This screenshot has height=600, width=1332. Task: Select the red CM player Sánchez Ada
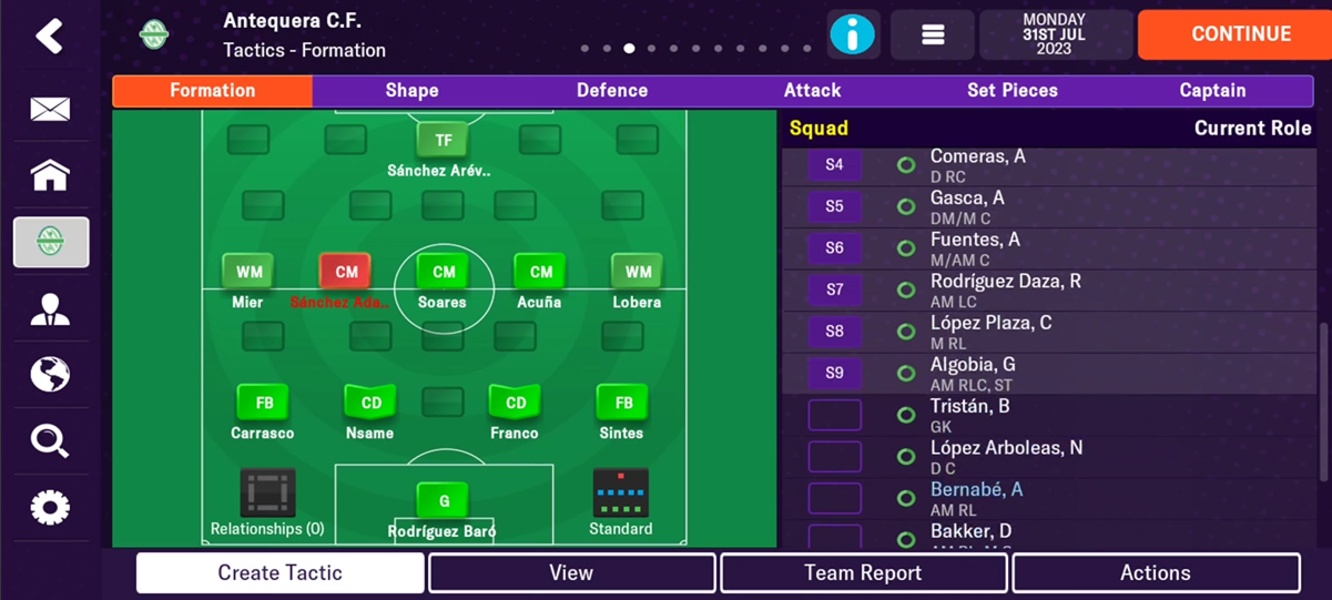tap(345, 272)
